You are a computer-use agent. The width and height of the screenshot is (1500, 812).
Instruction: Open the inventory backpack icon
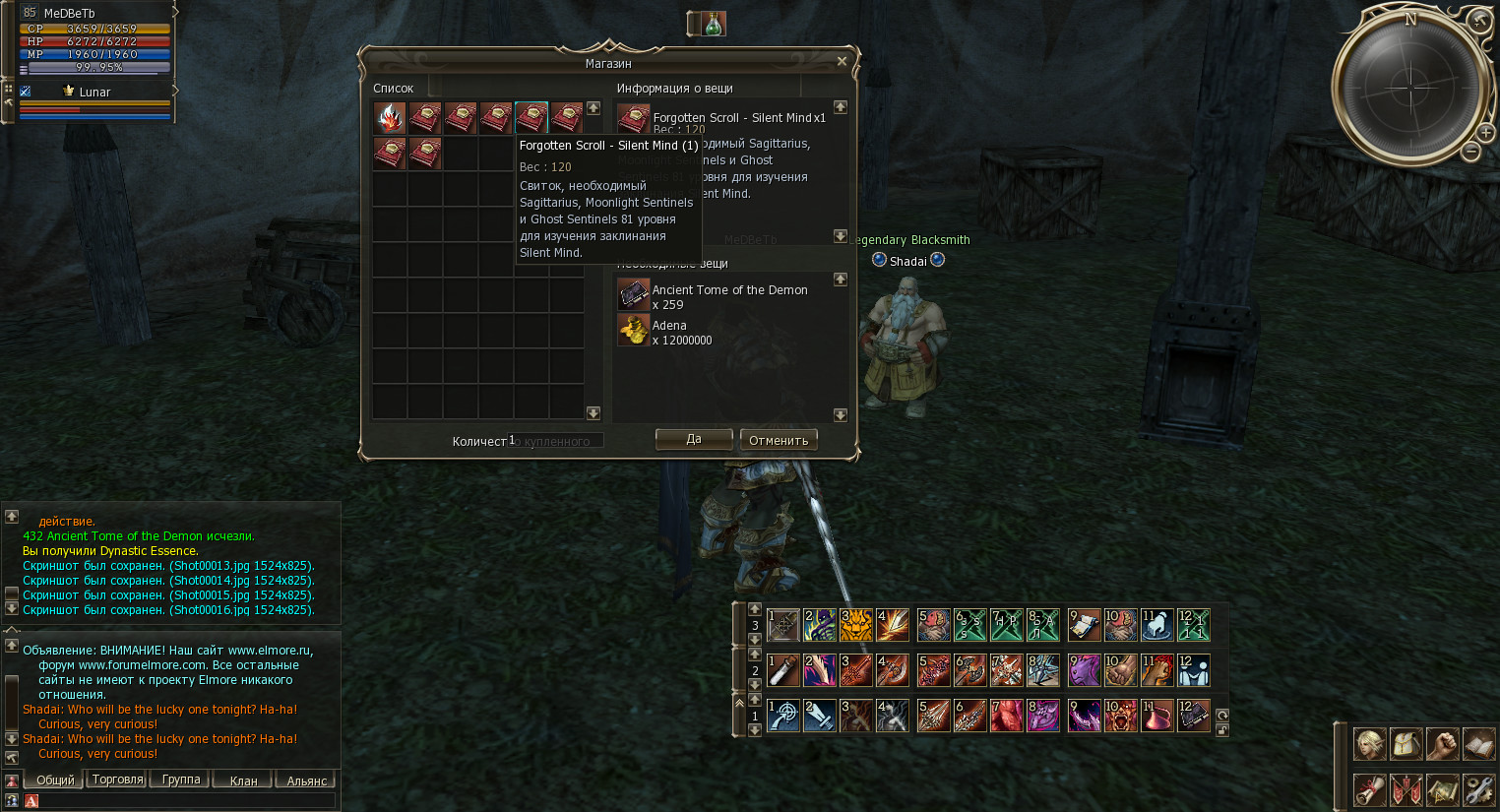(1406, 744)
